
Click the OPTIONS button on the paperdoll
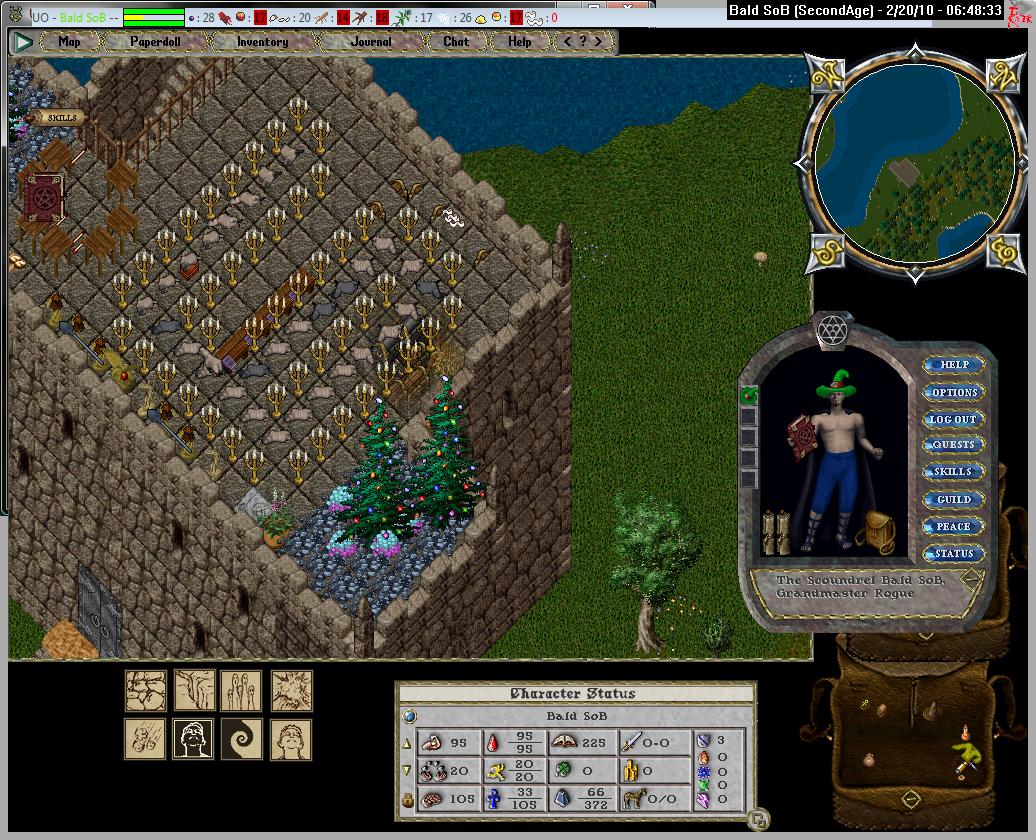tap(954, 392)
